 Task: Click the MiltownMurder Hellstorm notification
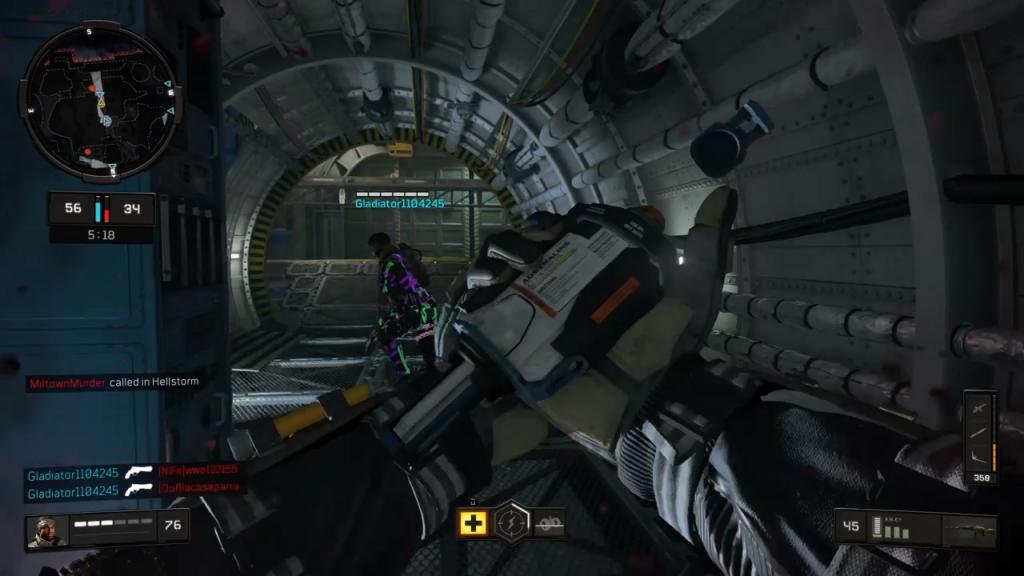(x=113, y=383)
